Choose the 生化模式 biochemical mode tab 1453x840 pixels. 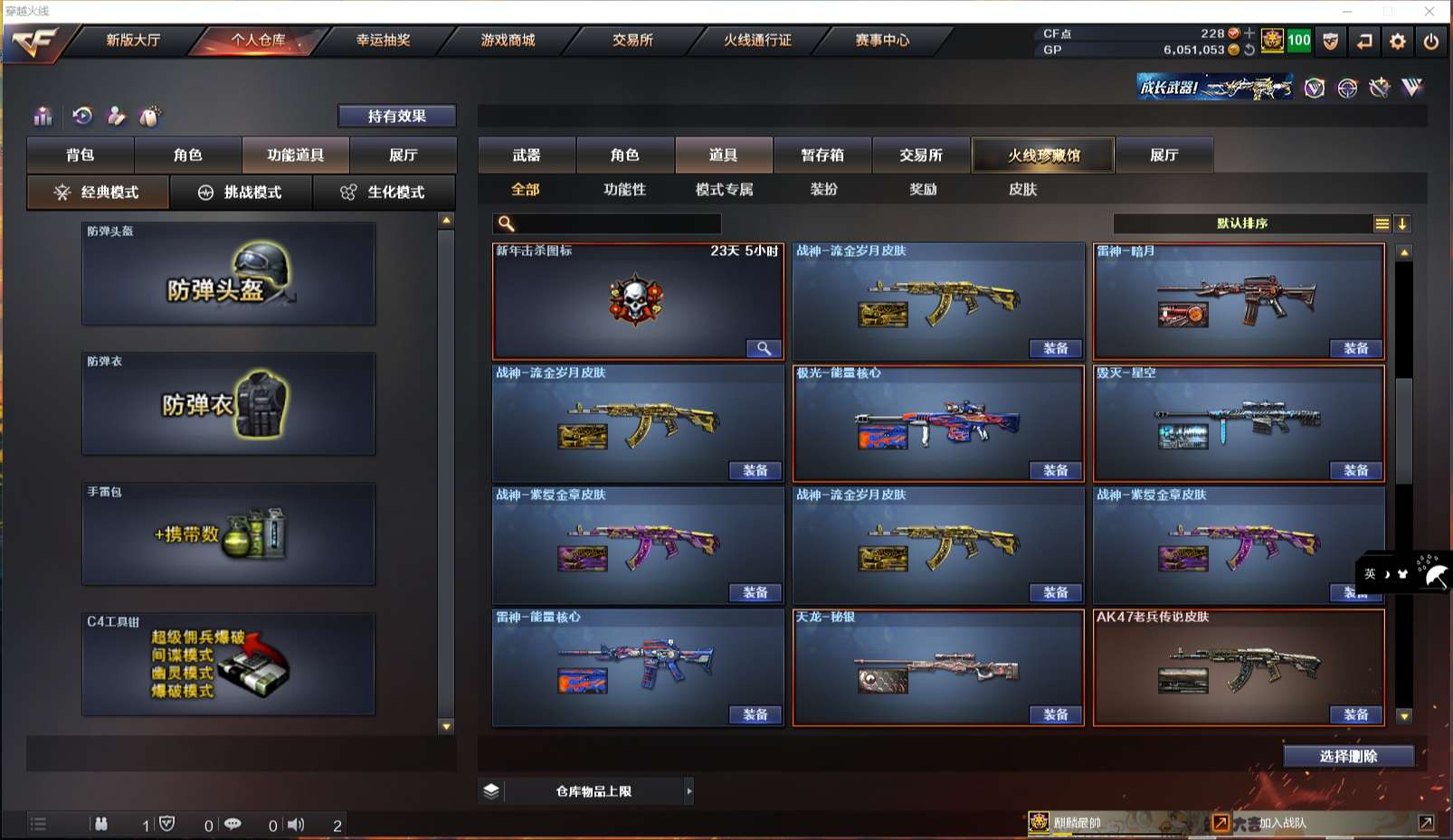(384, 193)
